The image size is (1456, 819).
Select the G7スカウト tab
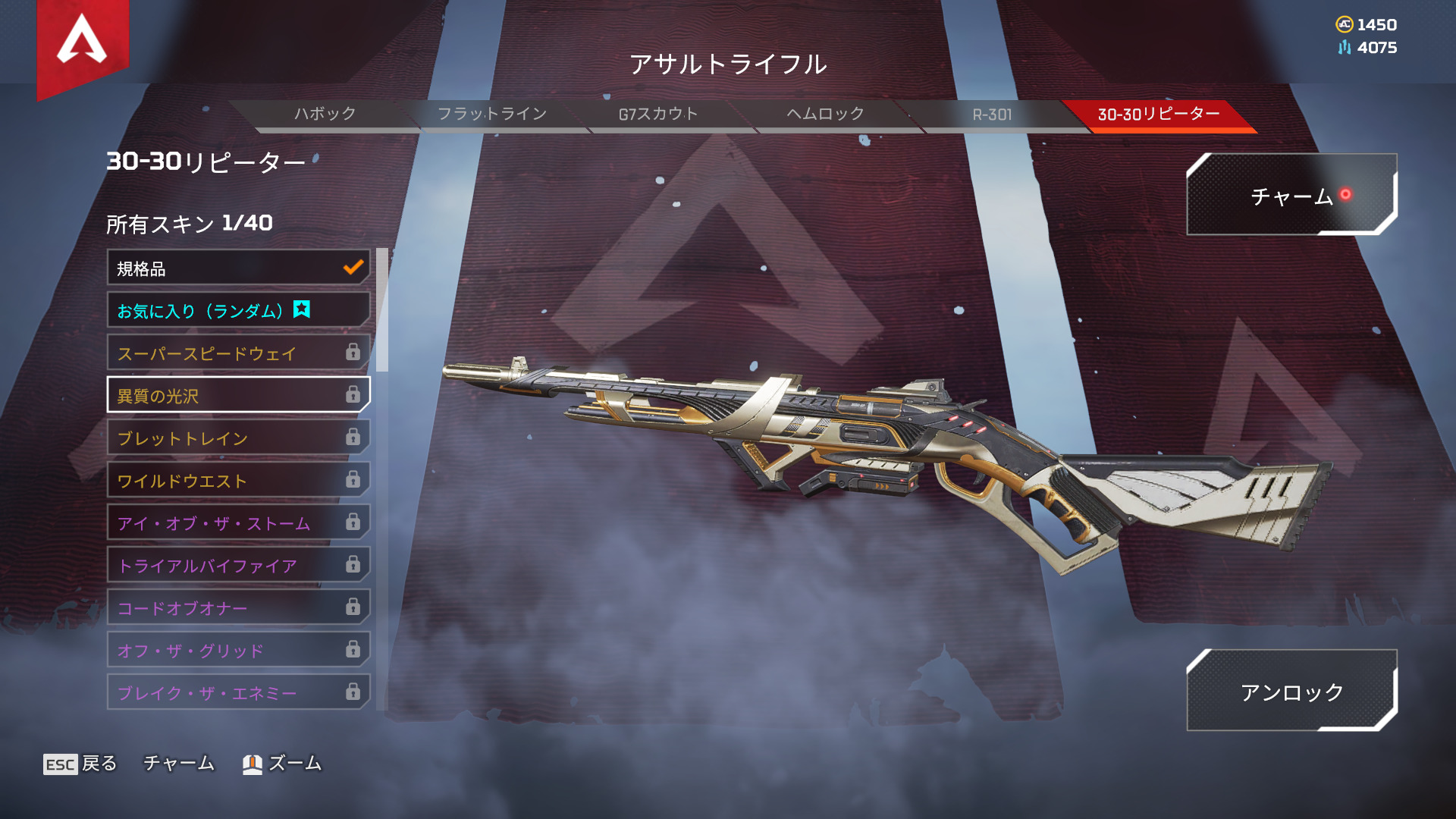tap(658, 115)
